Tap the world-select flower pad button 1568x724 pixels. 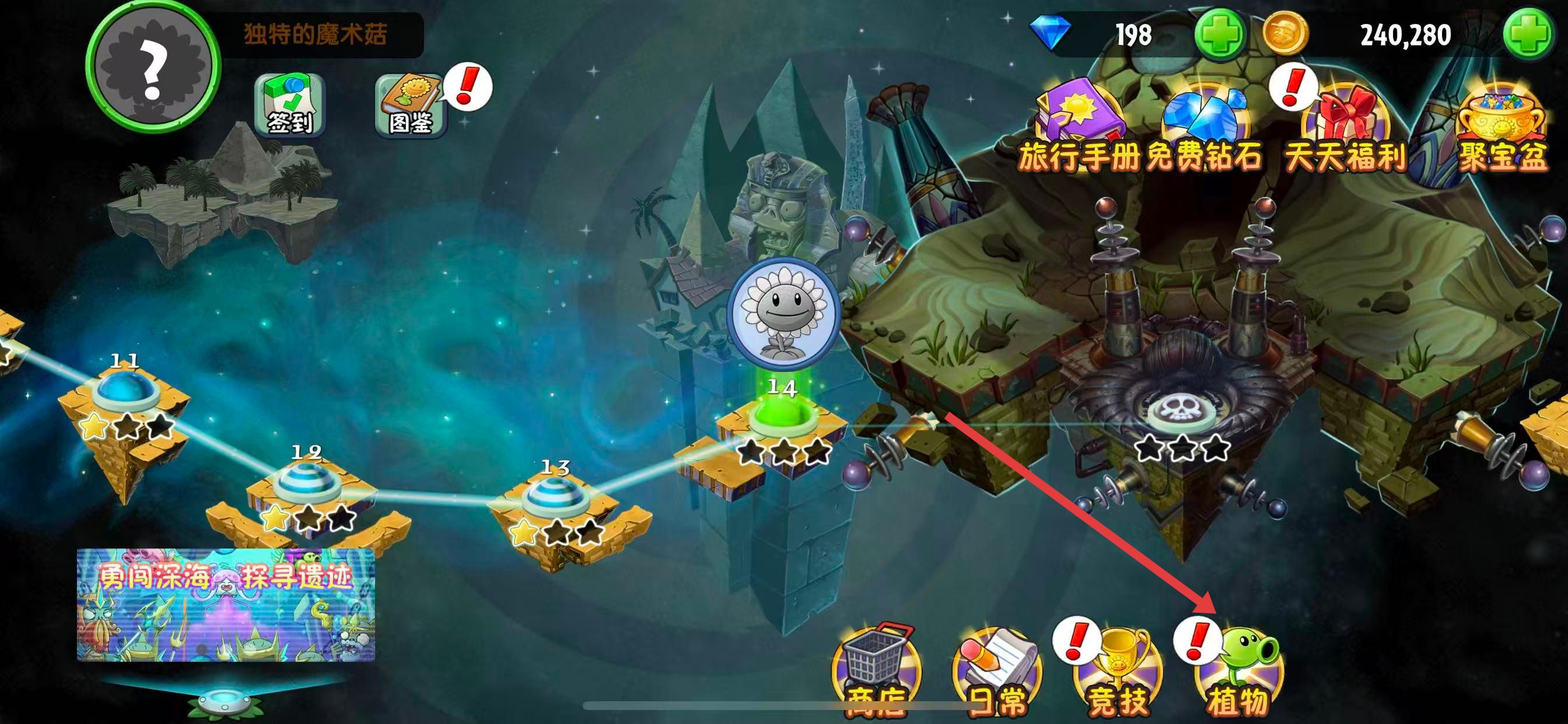tap(225, 701)
